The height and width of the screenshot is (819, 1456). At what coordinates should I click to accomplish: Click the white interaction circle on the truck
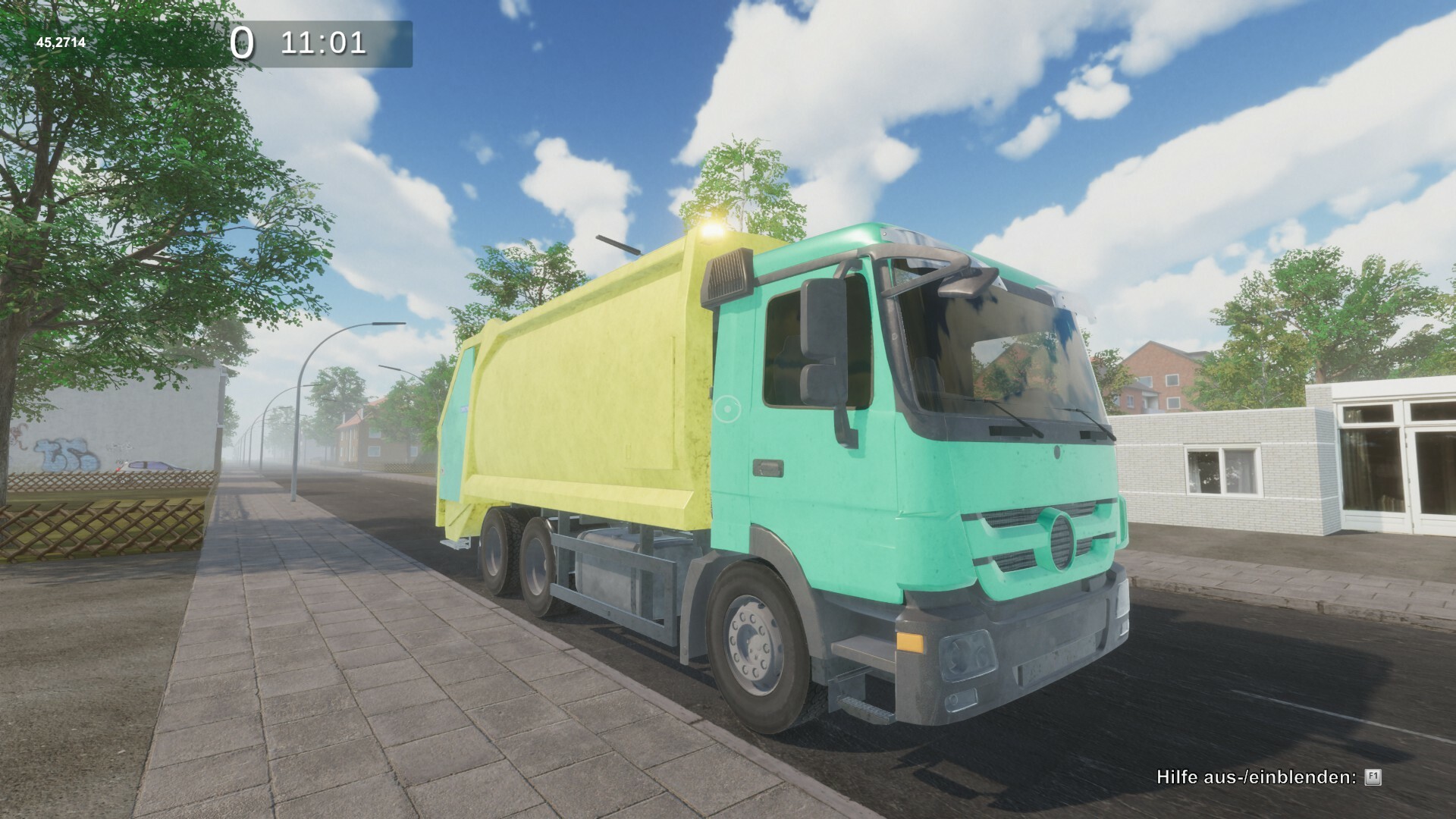coord(726,409)
